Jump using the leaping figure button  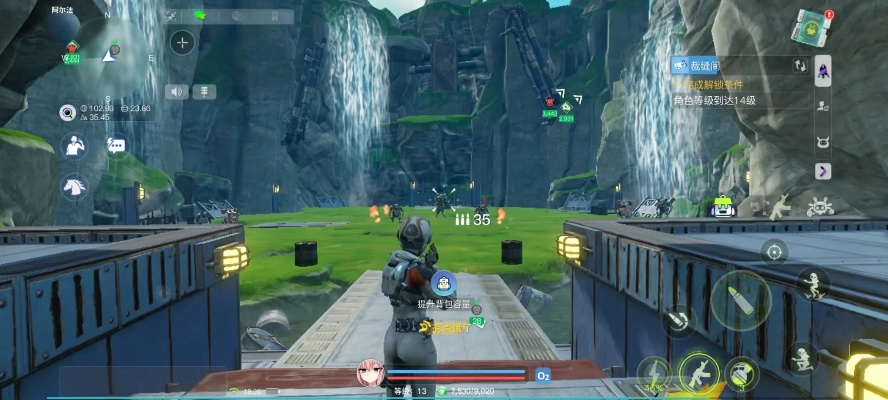click(x=813, y=284)
